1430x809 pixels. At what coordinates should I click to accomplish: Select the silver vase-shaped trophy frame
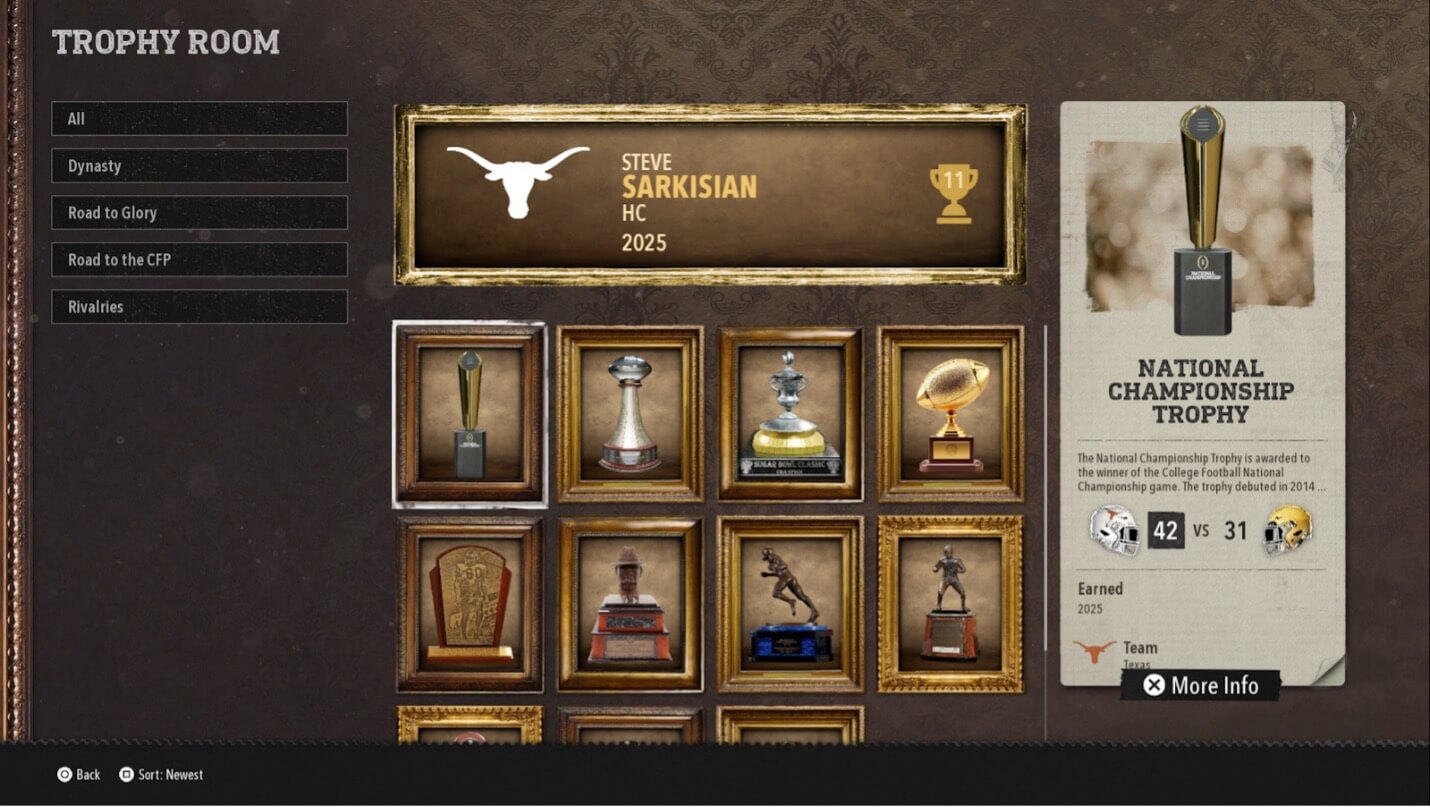tap(630, 414)
